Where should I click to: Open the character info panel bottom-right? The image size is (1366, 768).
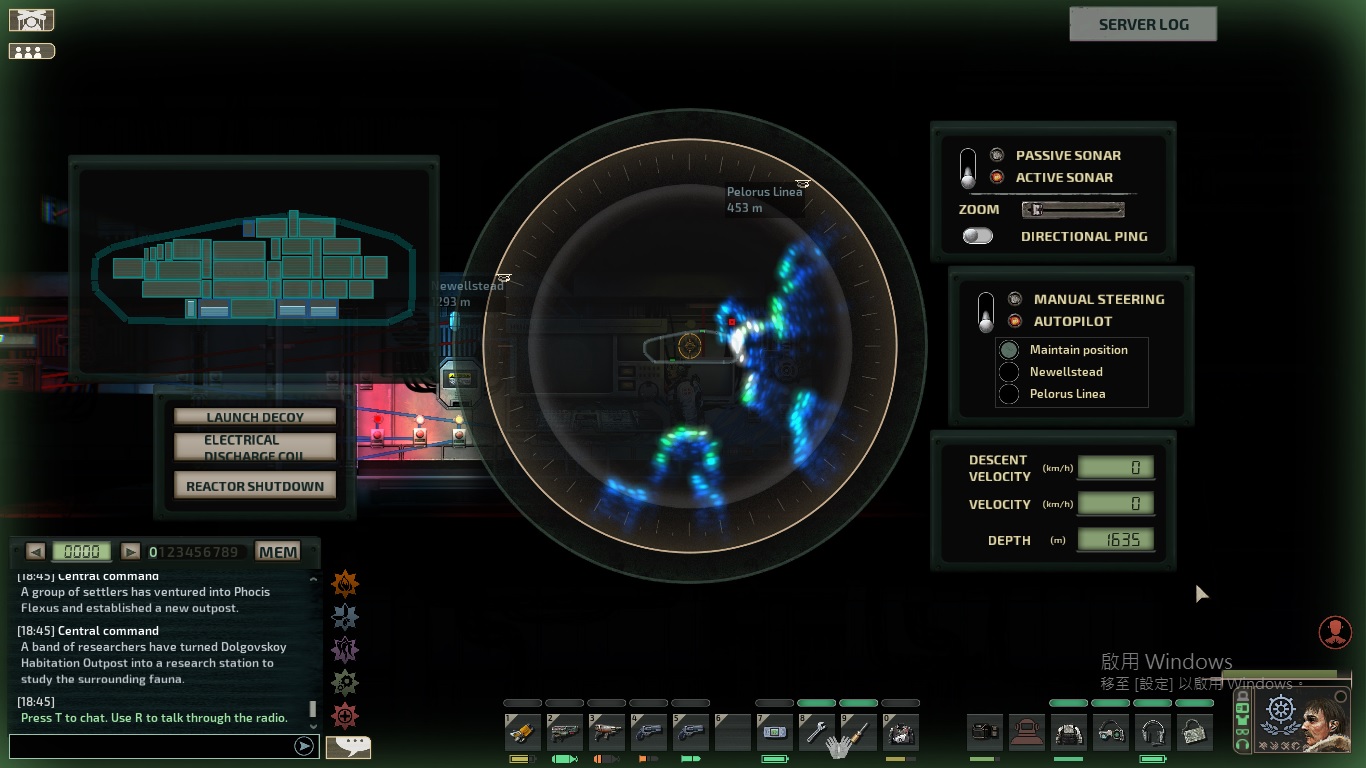1335,631
